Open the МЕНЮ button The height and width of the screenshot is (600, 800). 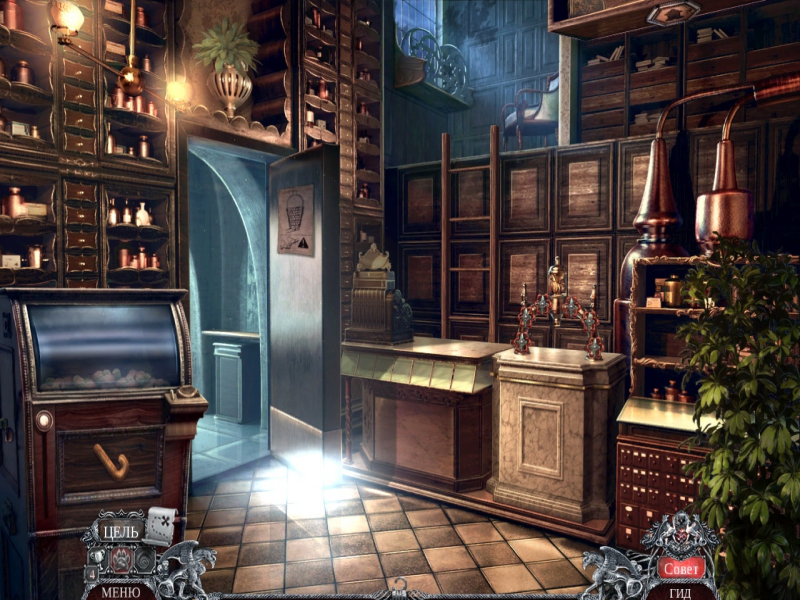[x=120, y=590]
